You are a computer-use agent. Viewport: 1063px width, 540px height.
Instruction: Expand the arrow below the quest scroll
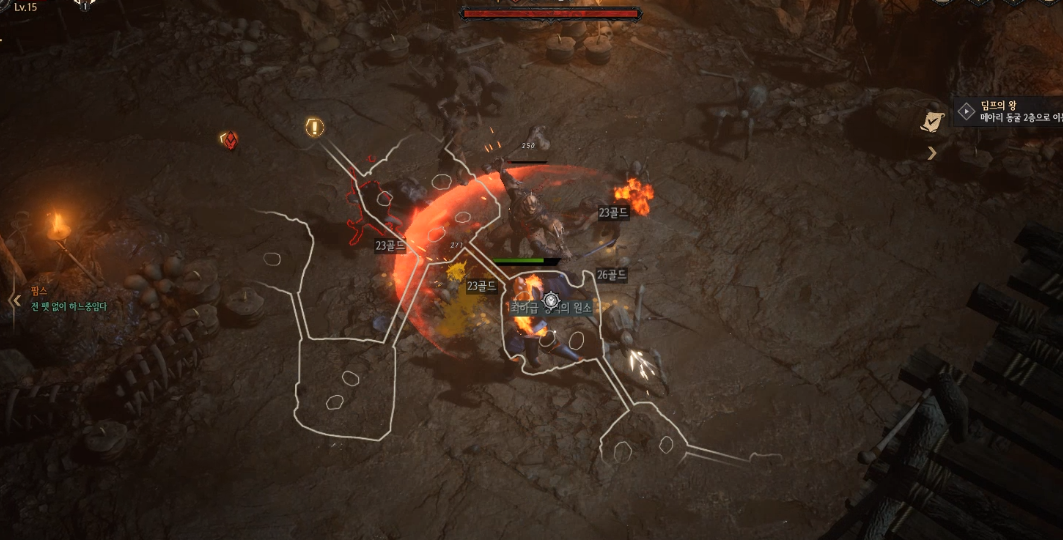click(932, 153)
